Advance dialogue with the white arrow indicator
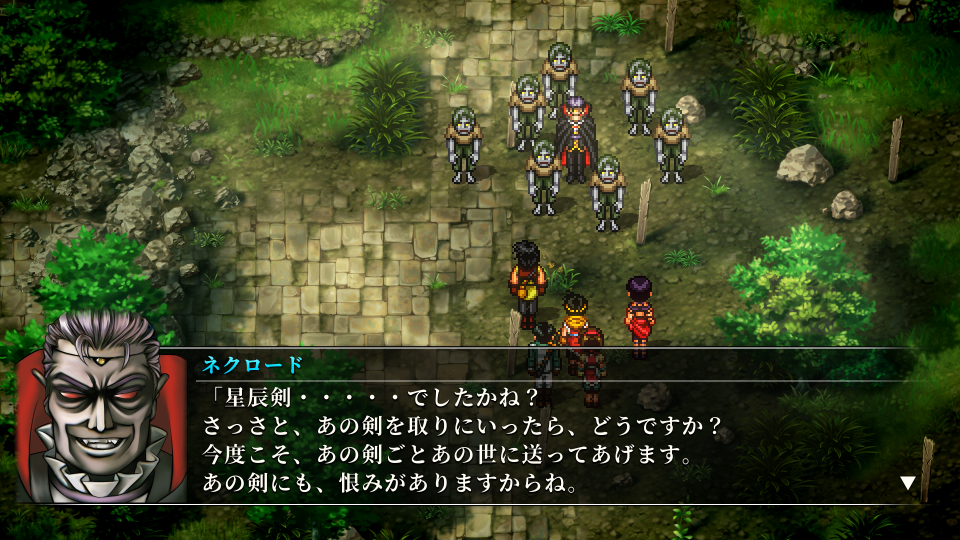The width and height of the screenshot is (960, 540). pyautogui.click(x=908, y=483)
